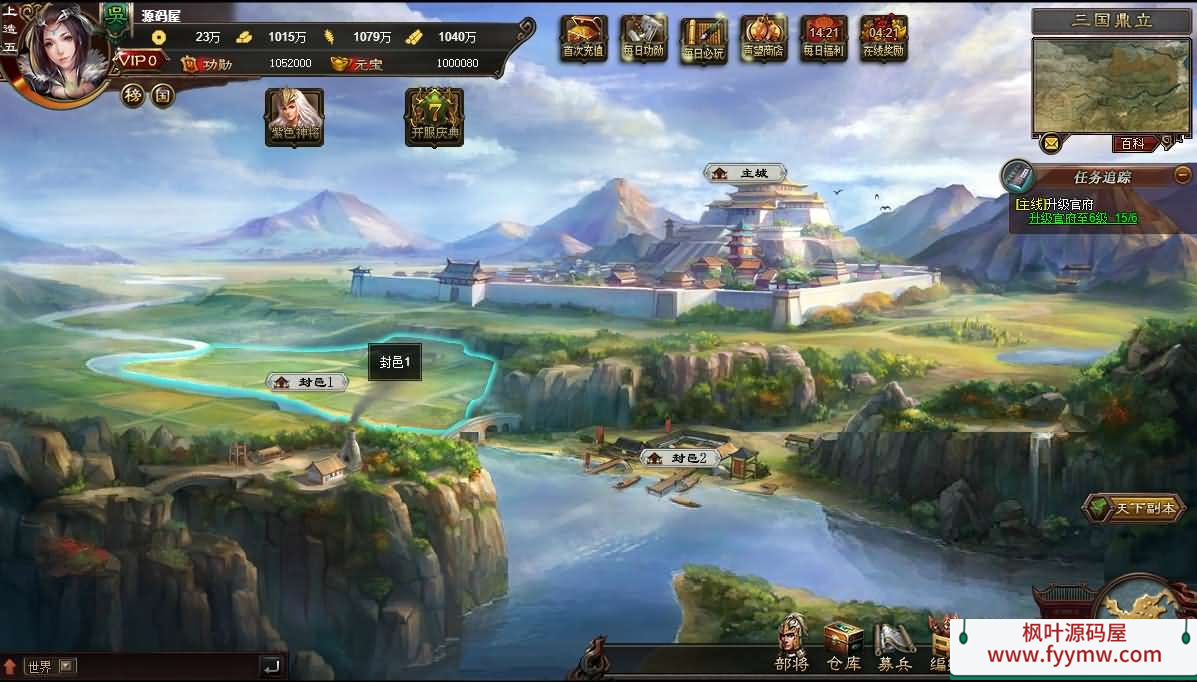Open the 三国鼎立 minimap
This screenshot has width=1197, height=682.
pos(1111,86)
